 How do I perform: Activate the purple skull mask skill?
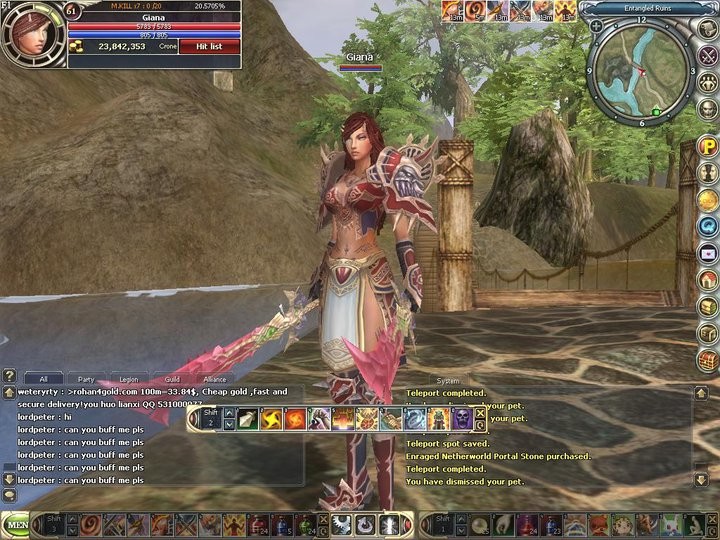[x=461, y=419]
